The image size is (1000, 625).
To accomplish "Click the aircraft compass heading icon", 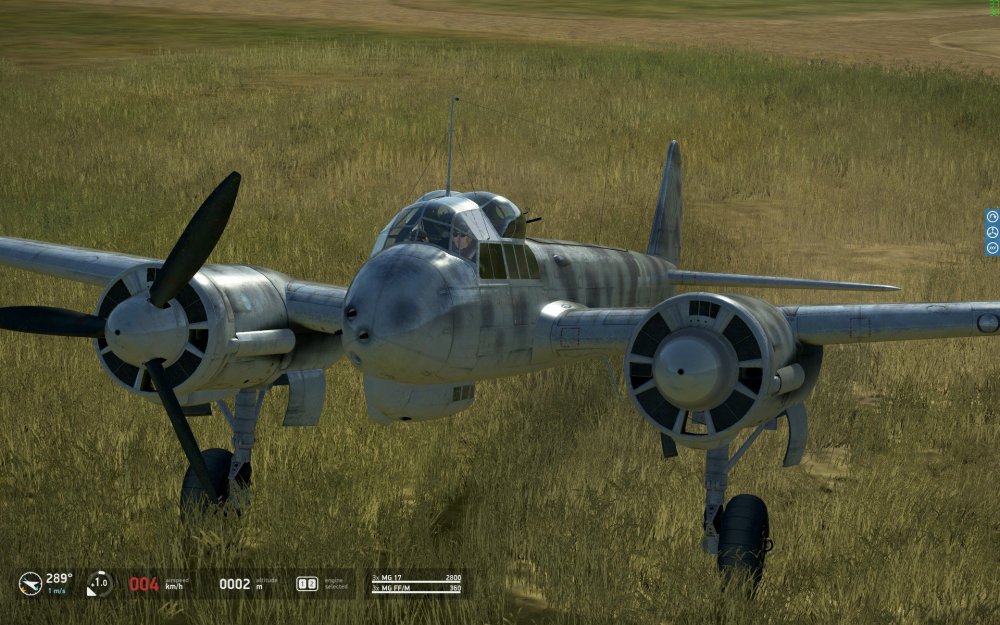I will (x=30, y=583).
